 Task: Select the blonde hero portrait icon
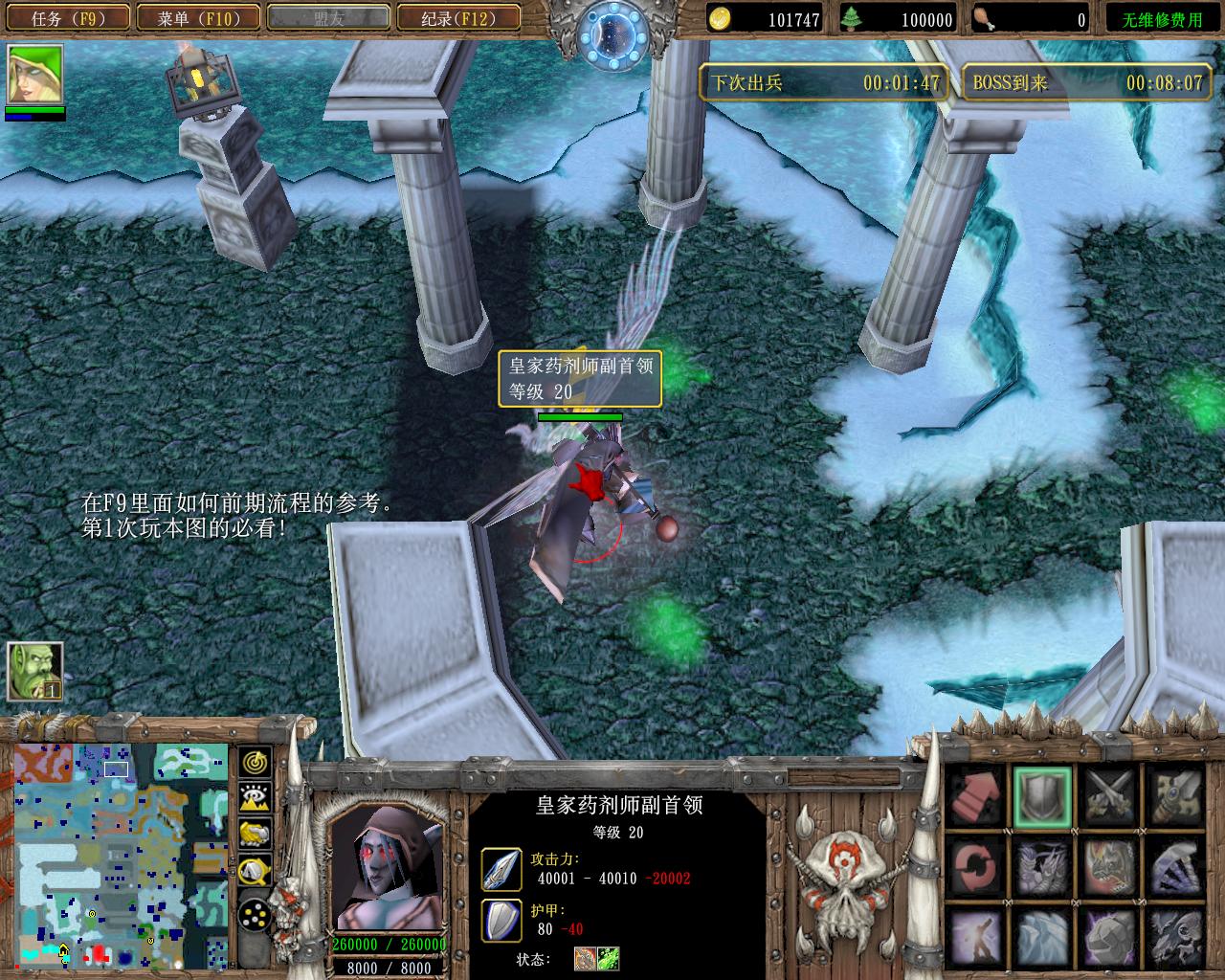(35, 75)
